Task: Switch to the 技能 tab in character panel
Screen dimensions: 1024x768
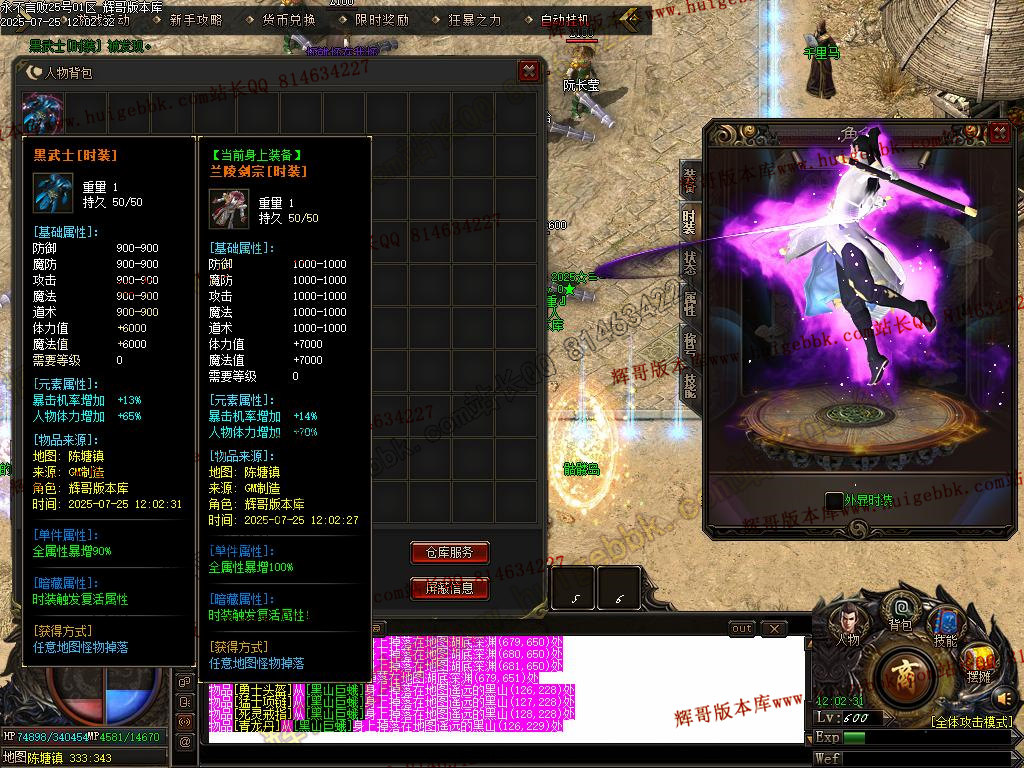Action: (x=690, y=383)
